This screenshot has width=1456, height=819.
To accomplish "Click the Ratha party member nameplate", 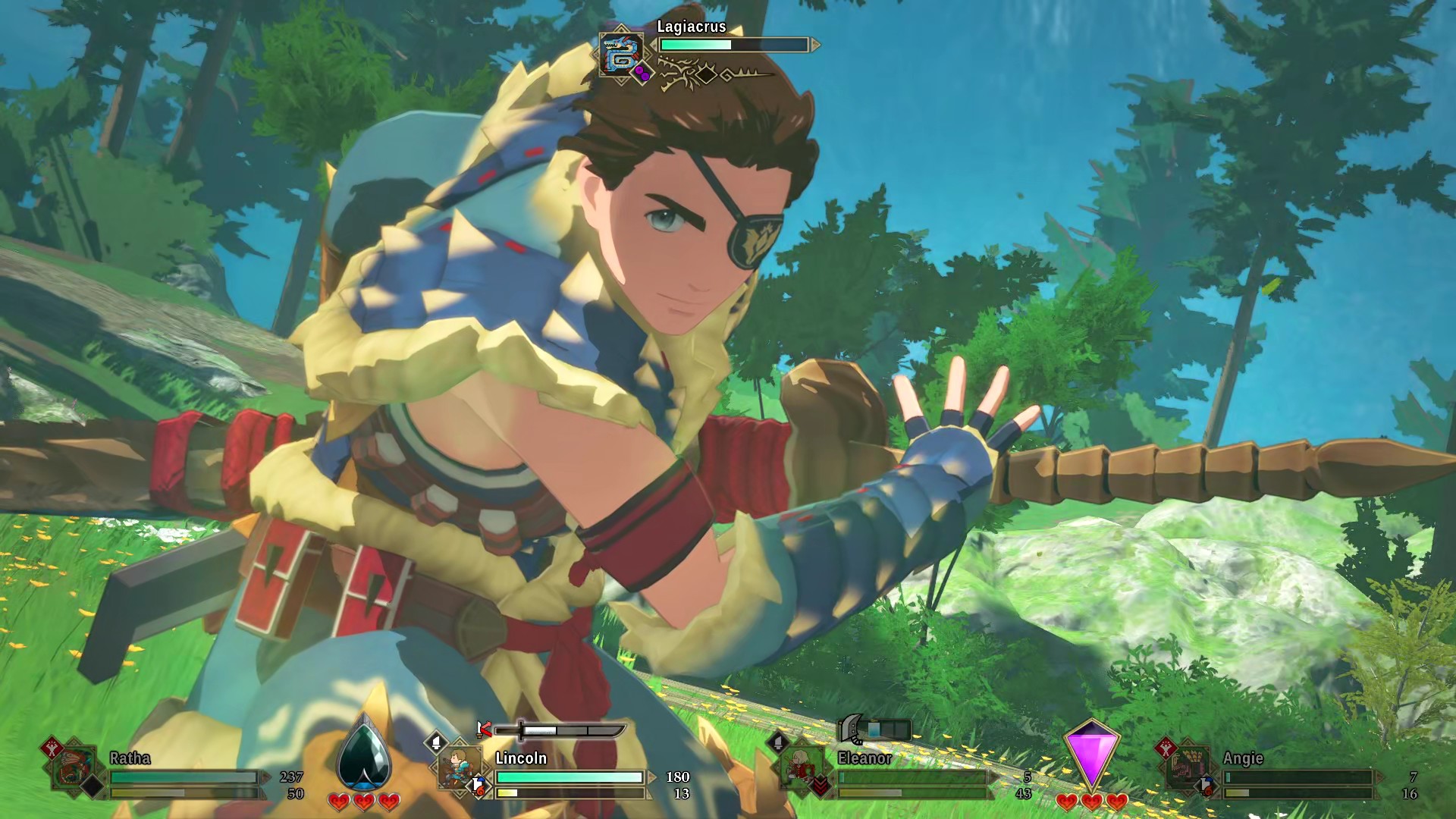I will 129,758.
